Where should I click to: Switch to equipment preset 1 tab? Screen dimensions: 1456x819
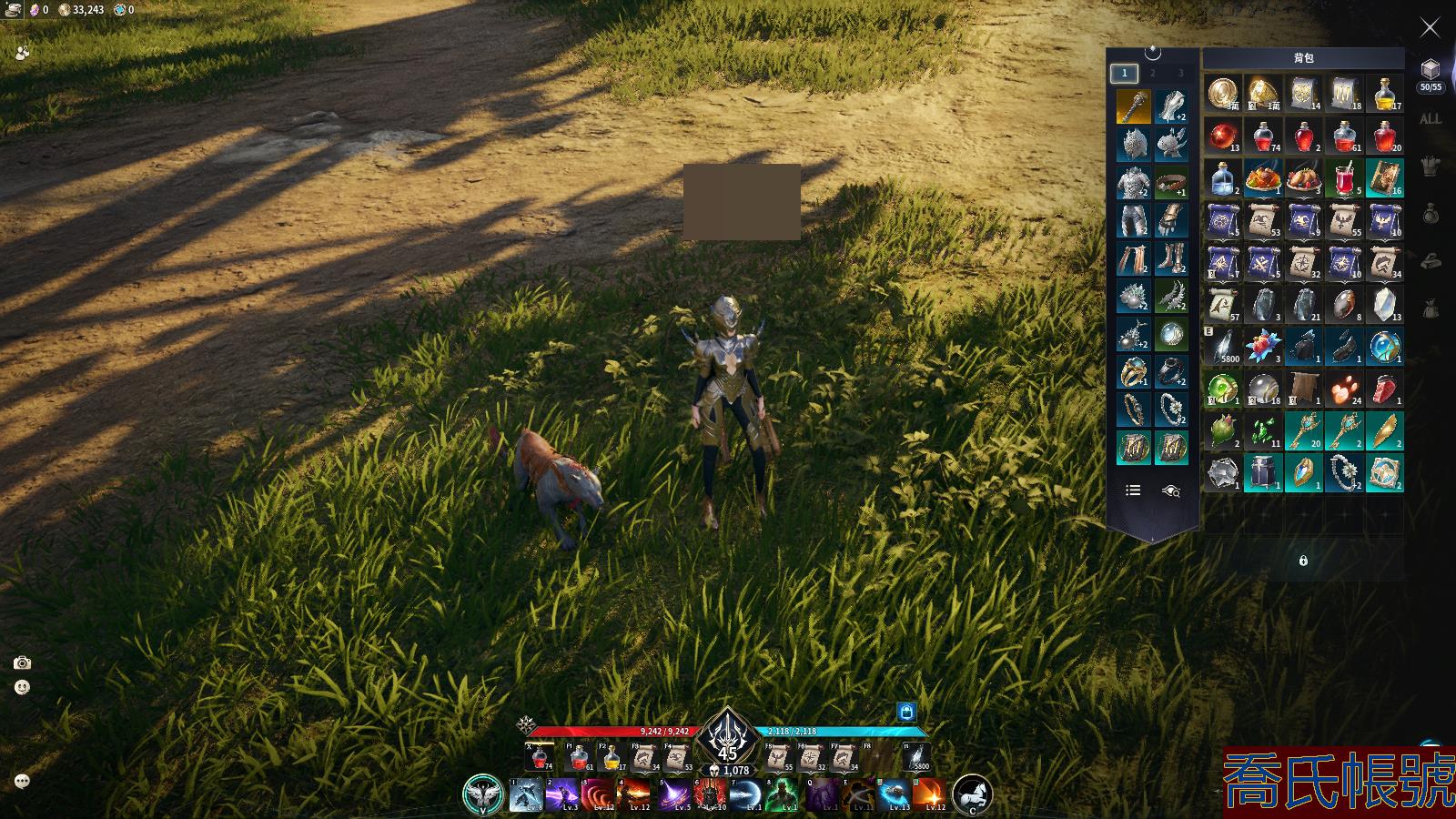(1124, 73)
